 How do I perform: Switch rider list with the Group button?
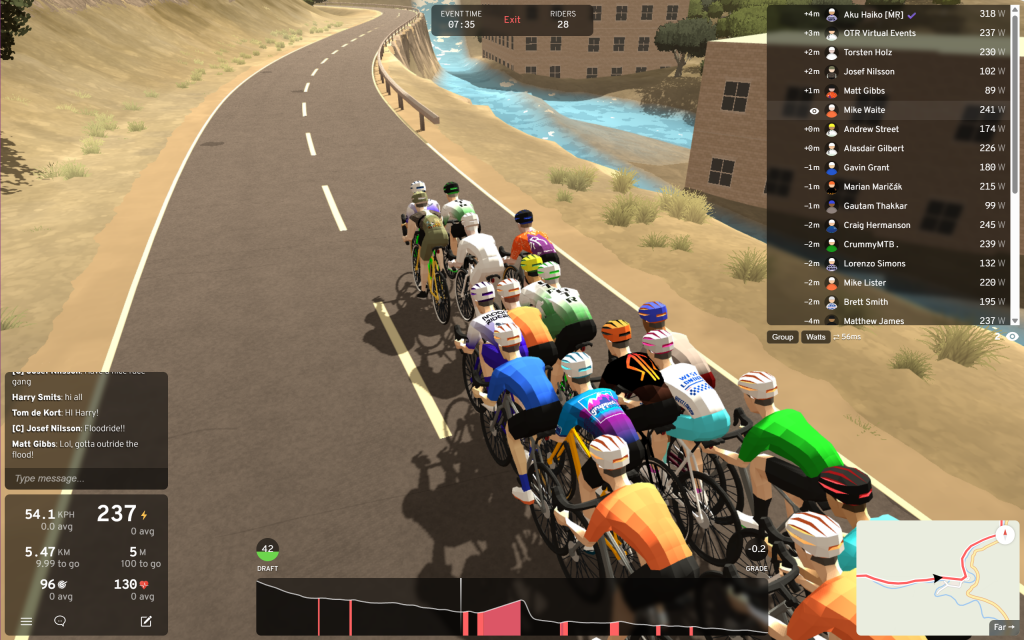(782, 337)
